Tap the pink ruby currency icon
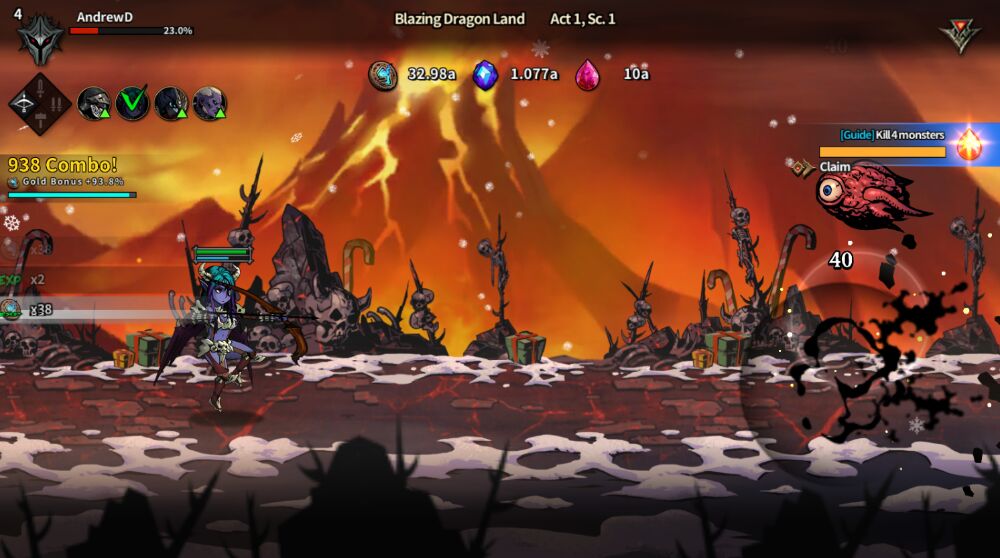Image resolution: width=1000 pixels, height=558 pixels. click(x=588, y=75)
